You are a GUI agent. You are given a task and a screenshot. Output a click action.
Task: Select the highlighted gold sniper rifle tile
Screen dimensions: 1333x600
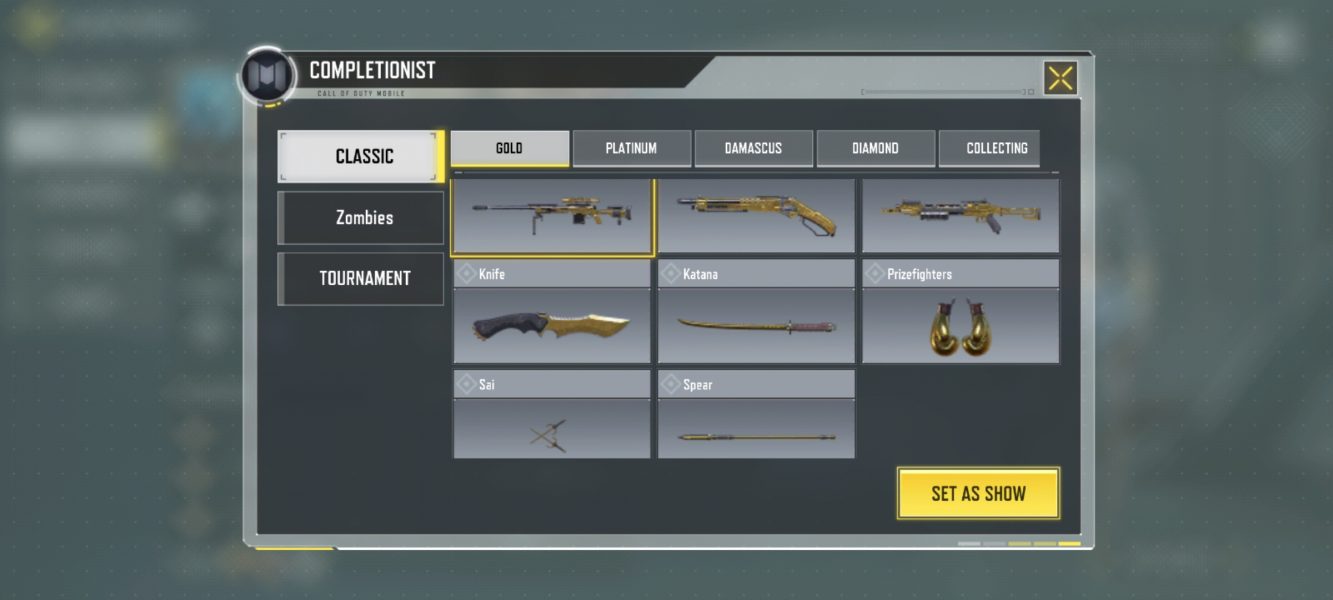pyautogui.click(x=552, y=215)
